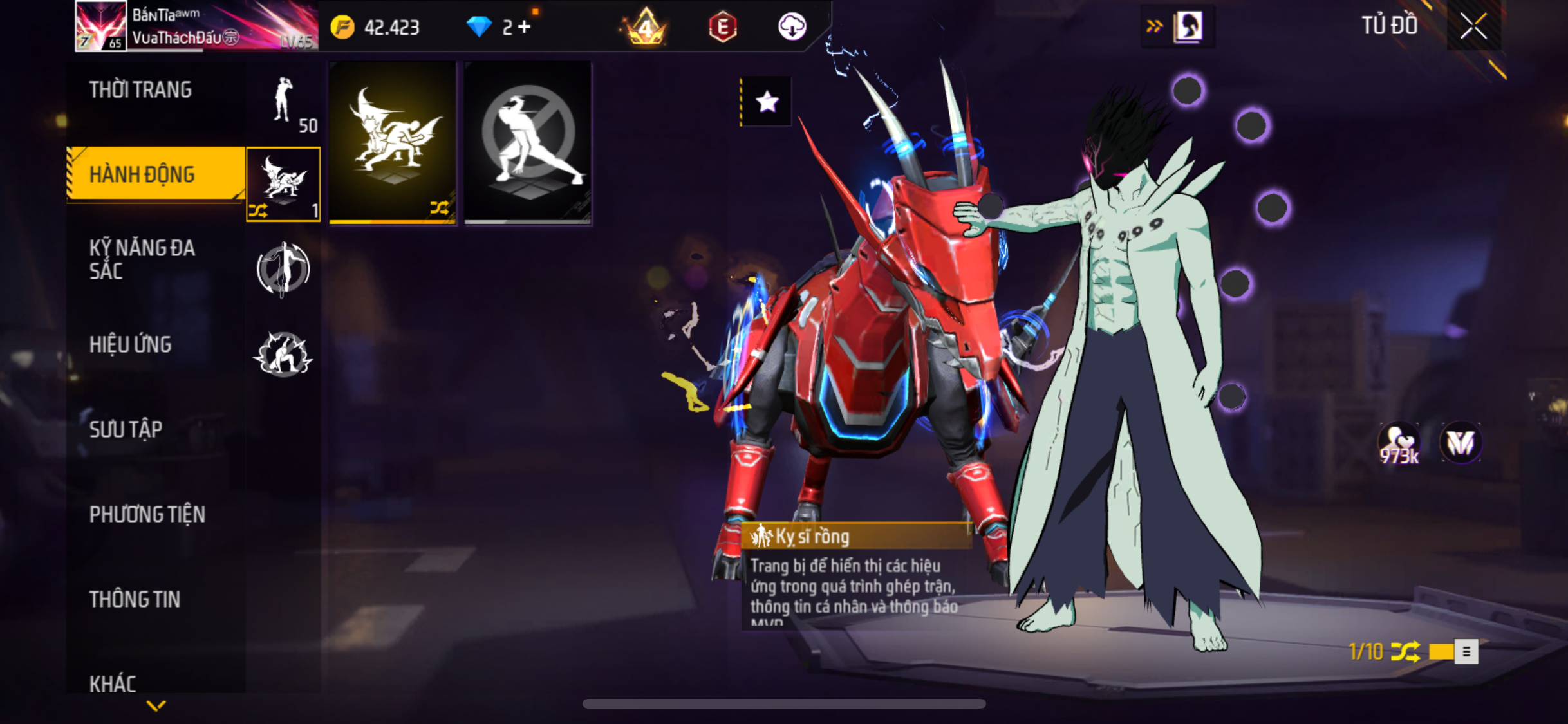The height and width of the screenshot is (724, 1568).
Task: Open the Phương Tiện category
Action: [147, 514]
